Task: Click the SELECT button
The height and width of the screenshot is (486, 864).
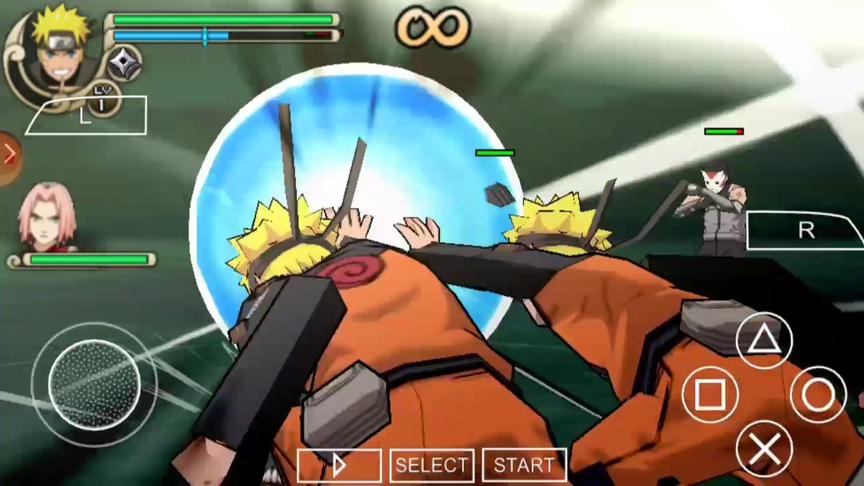Action: 432,465
